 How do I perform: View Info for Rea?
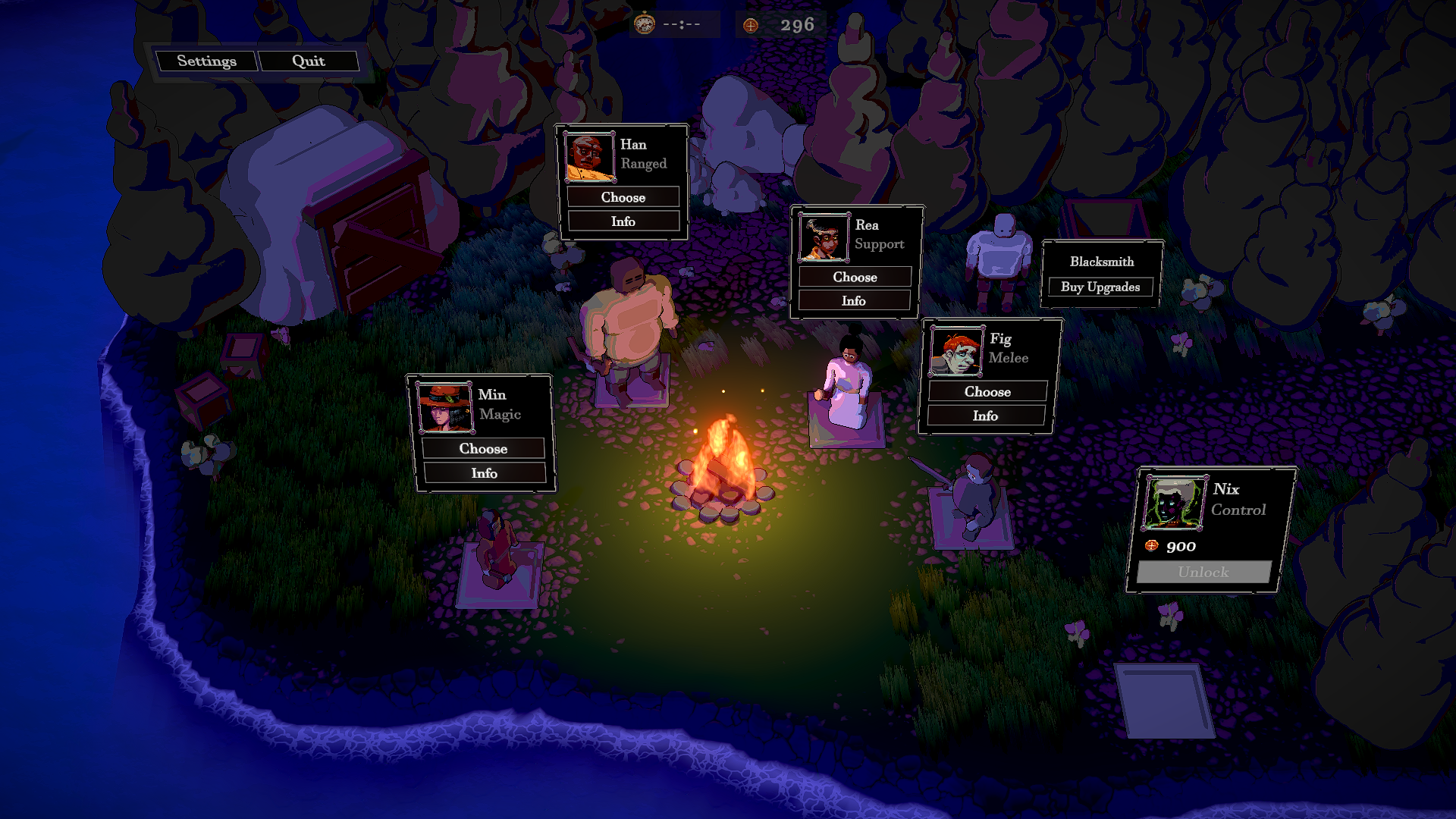(x=855, y=300)
